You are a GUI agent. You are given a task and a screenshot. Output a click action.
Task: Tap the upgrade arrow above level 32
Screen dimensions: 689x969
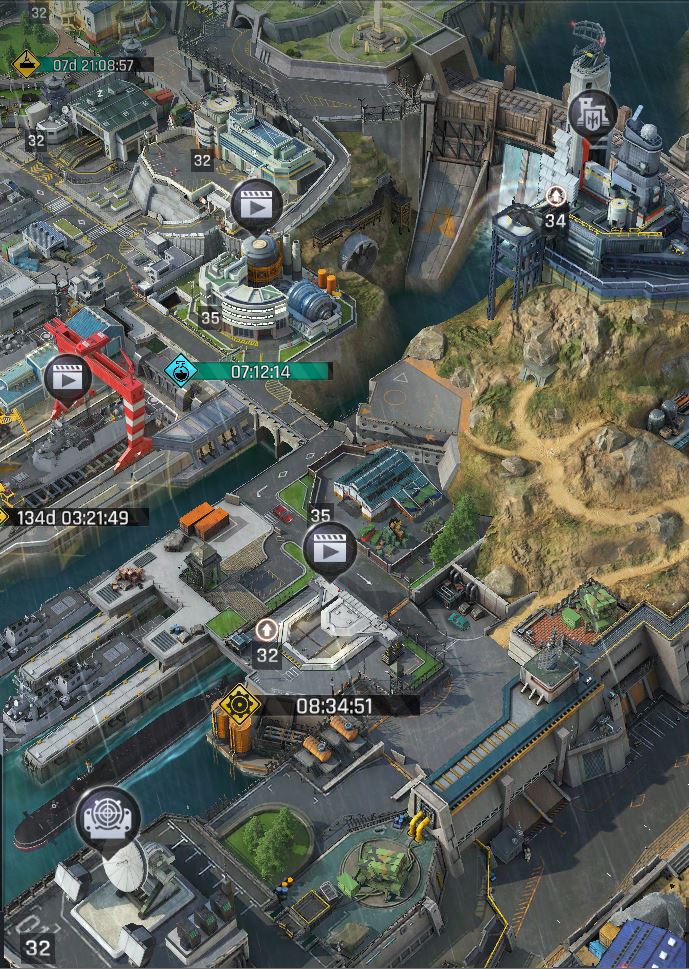pos(267,630)
